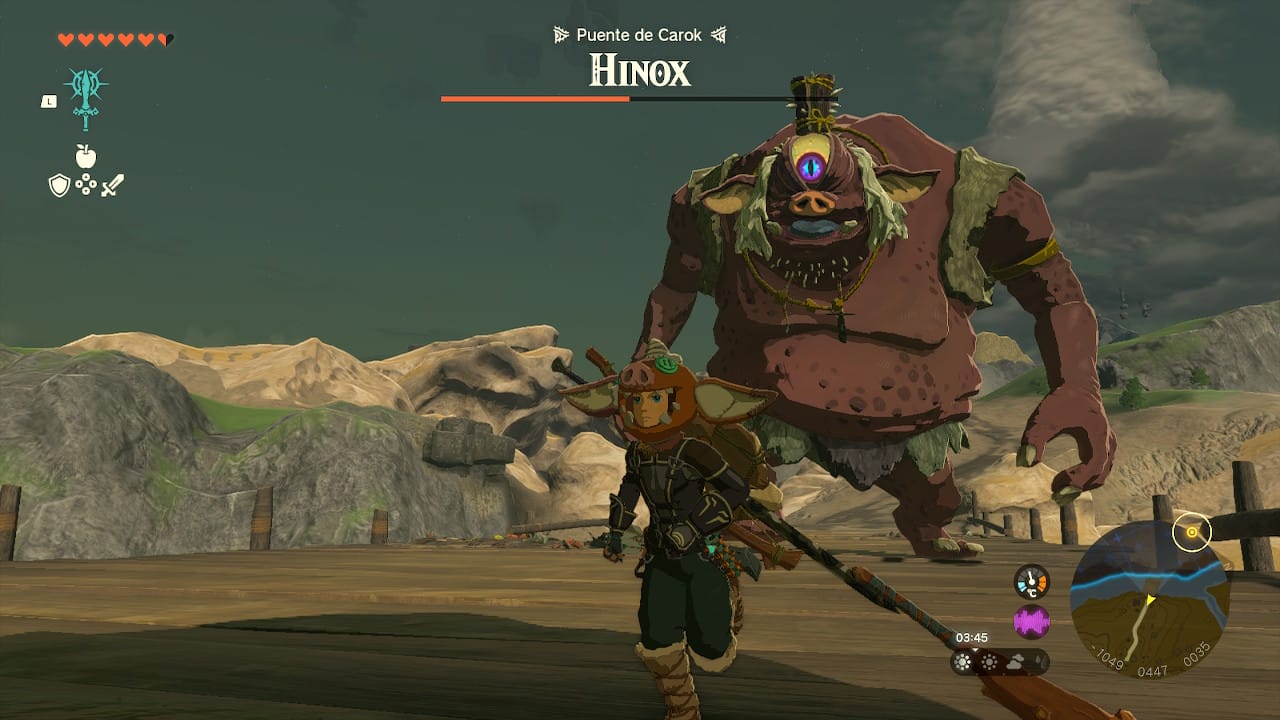Click the second sun icon in weather bar
The image size is (1280, 720).
(x=990, y=661)
